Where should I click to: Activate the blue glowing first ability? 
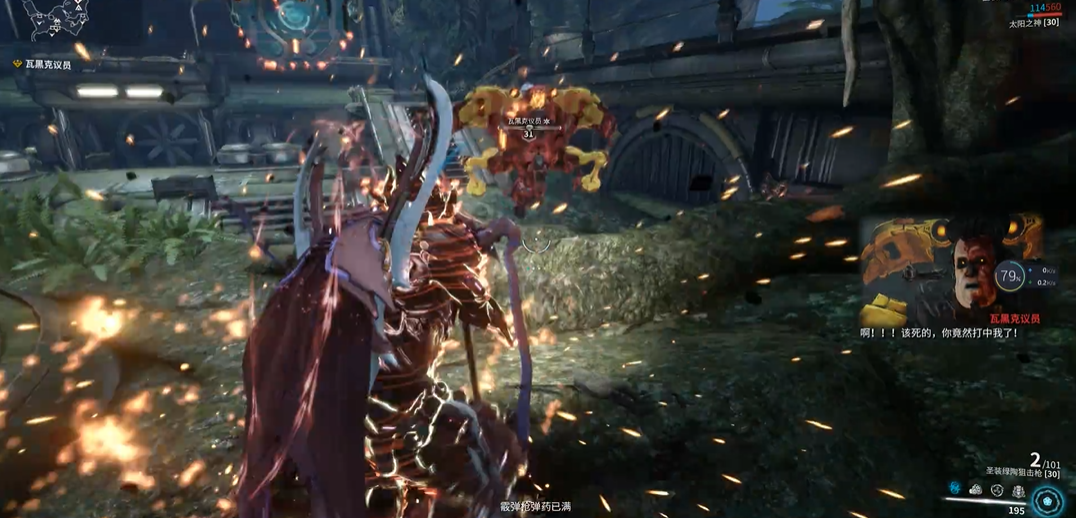(x=955, y=490)
